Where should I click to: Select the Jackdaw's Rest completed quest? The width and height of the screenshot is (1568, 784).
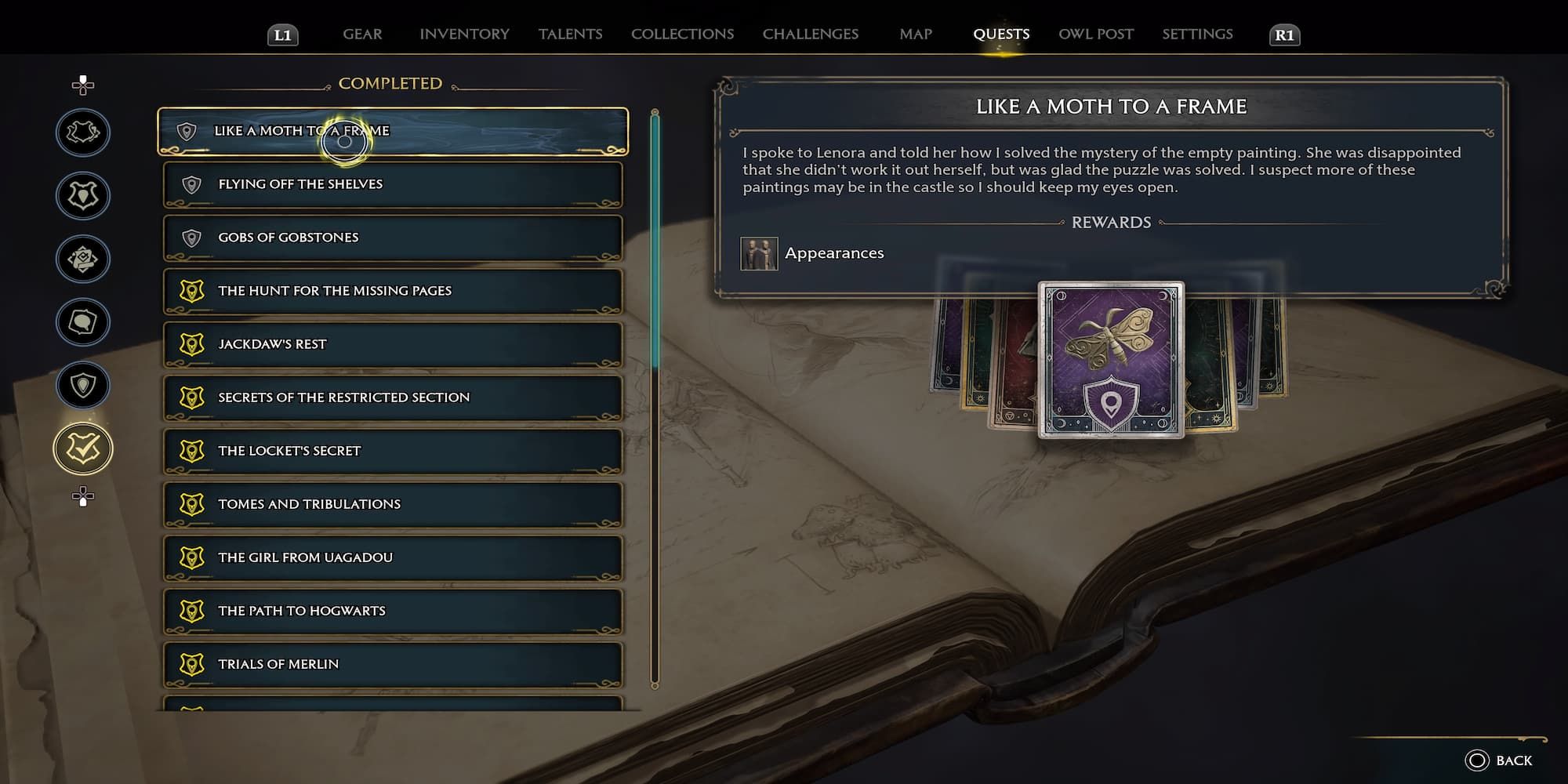392,344
